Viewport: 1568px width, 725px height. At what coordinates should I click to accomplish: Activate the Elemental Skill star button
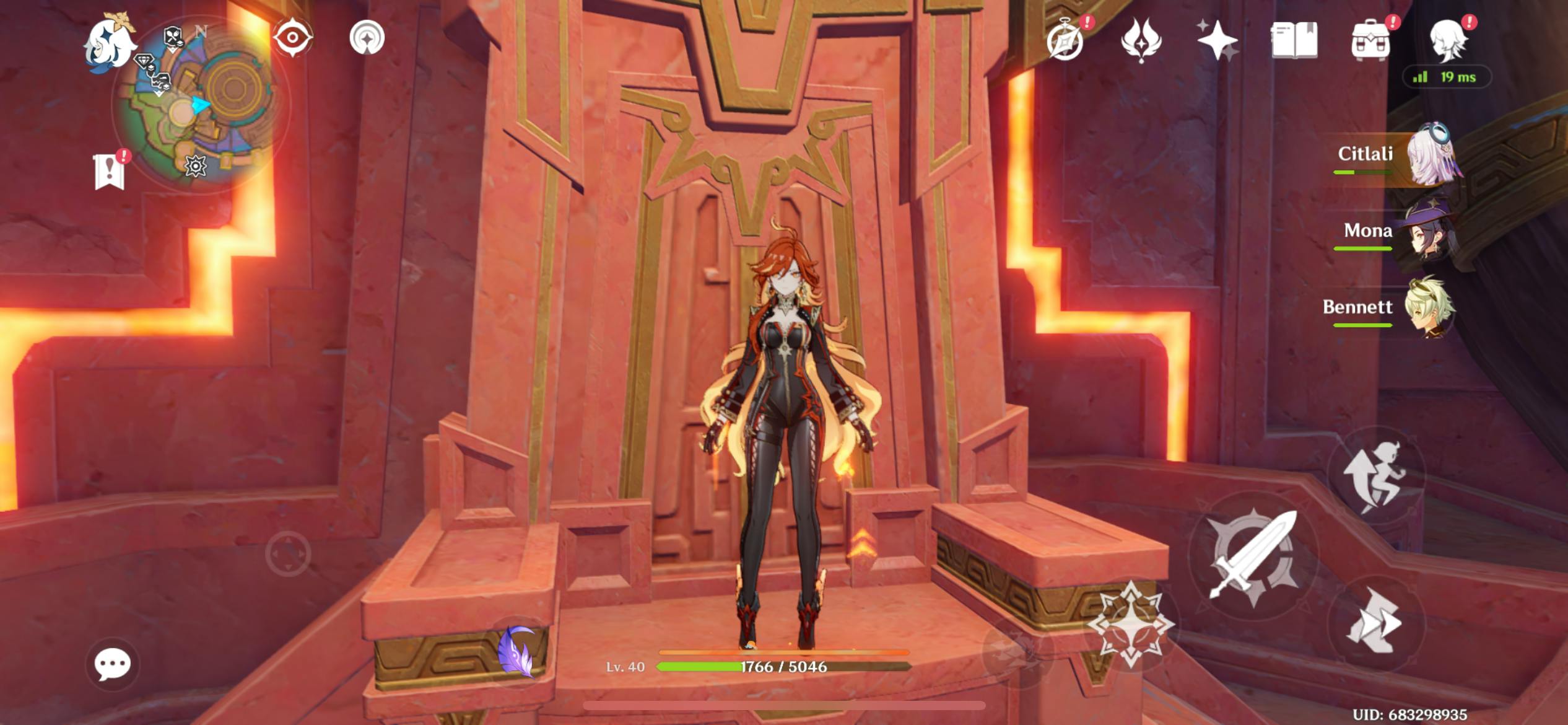pyautogui.click(x=1131, y=623)
